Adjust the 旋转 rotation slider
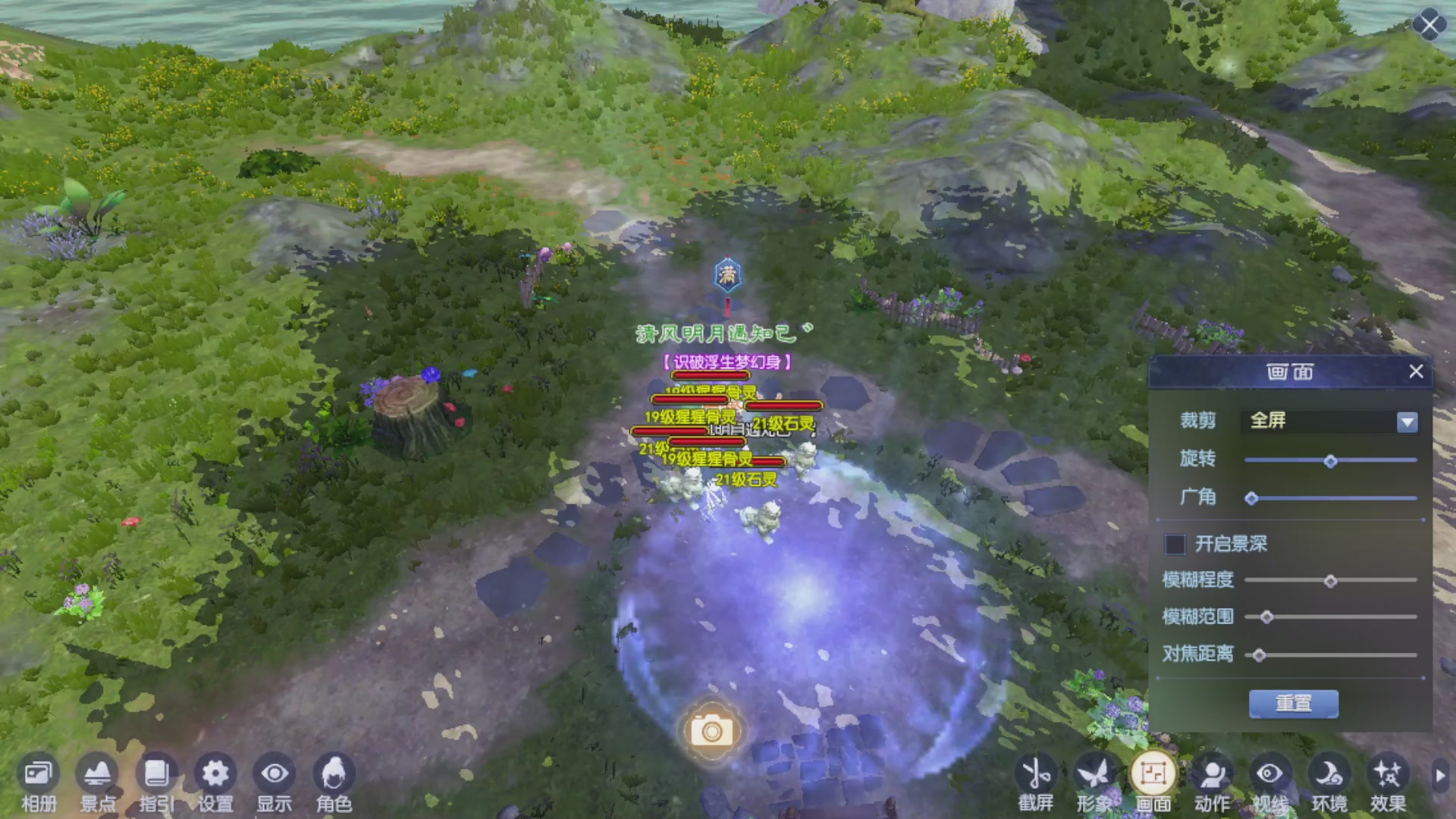The width and height of the screenshot is (1456, 819). [x=1329, y=461]
